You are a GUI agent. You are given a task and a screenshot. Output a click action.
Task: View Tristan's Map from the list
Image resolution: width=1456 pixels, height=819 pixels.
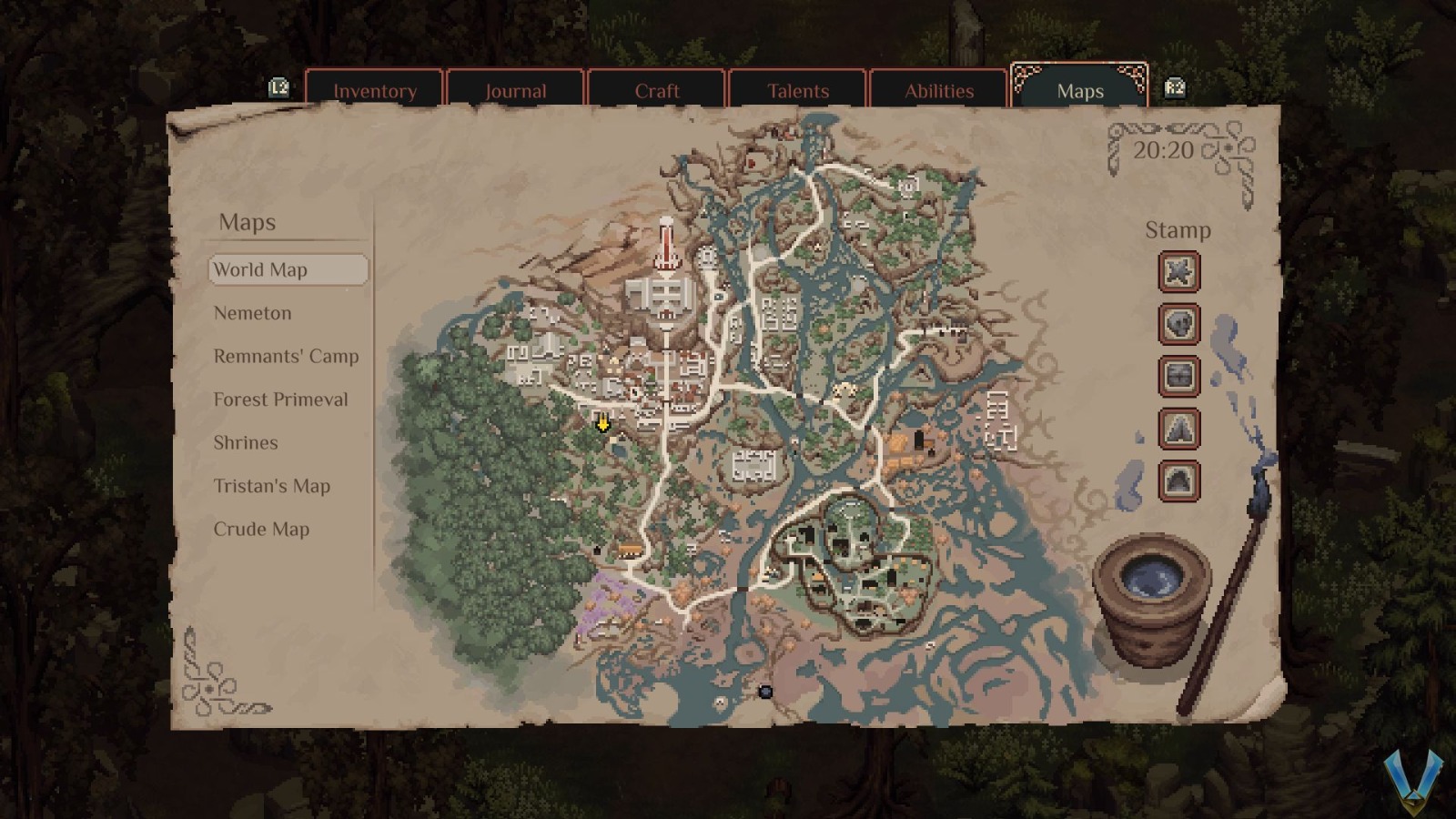pos(271,487)
